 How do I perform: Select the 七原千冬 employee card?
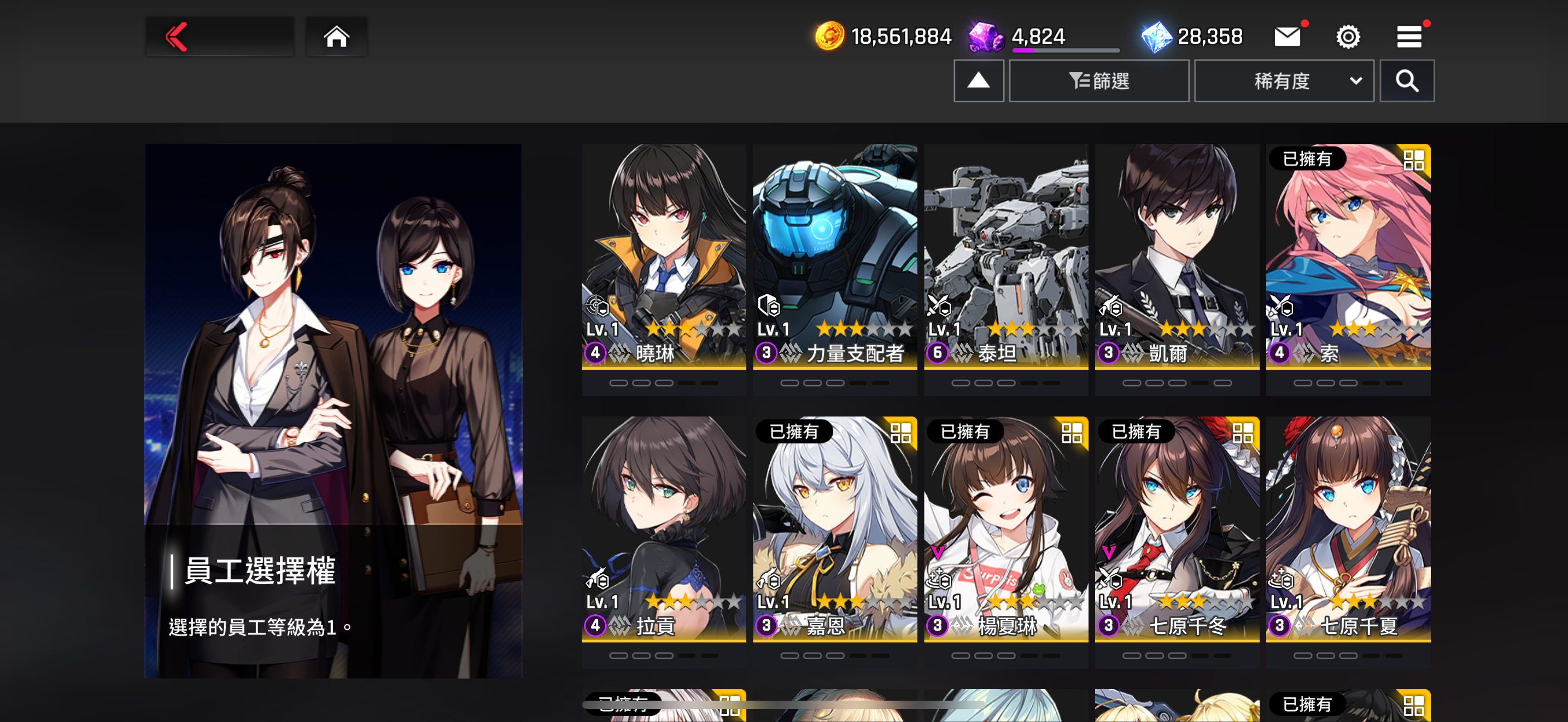point(1177,528)
